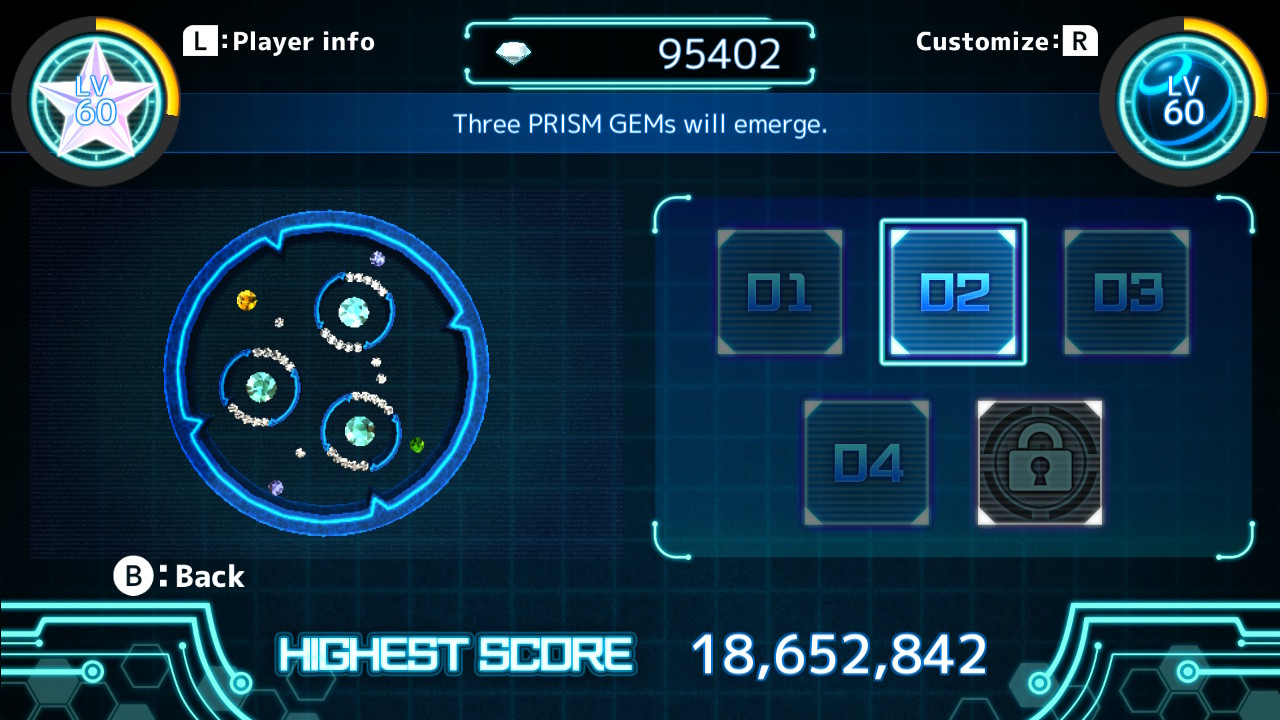Screen dimensions: 1280x720
Task: Select stage 01
Action: point(780,292)
